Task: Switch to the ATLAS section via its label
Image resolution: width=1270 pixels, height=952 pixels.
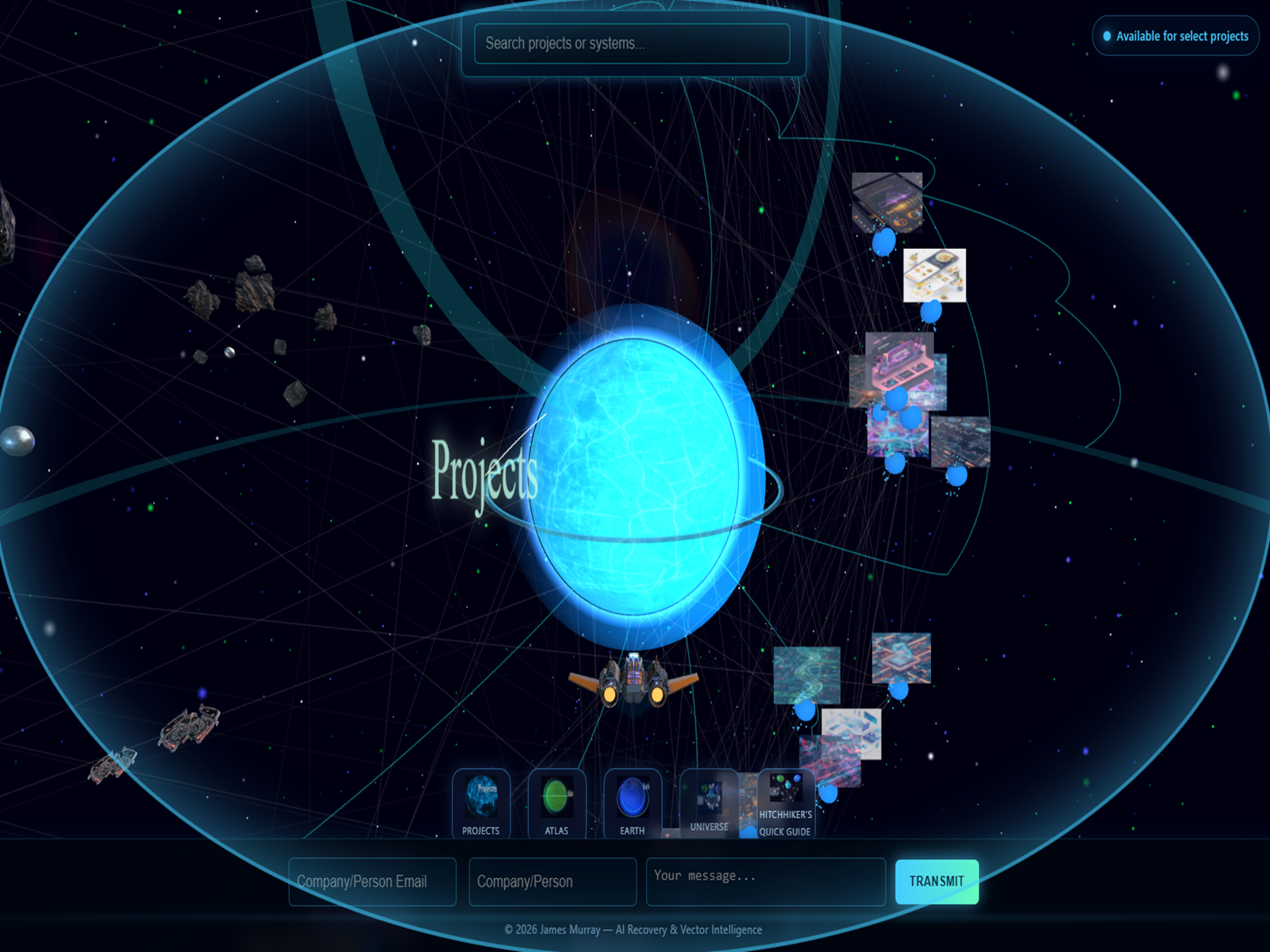Action: coord(556,830)
